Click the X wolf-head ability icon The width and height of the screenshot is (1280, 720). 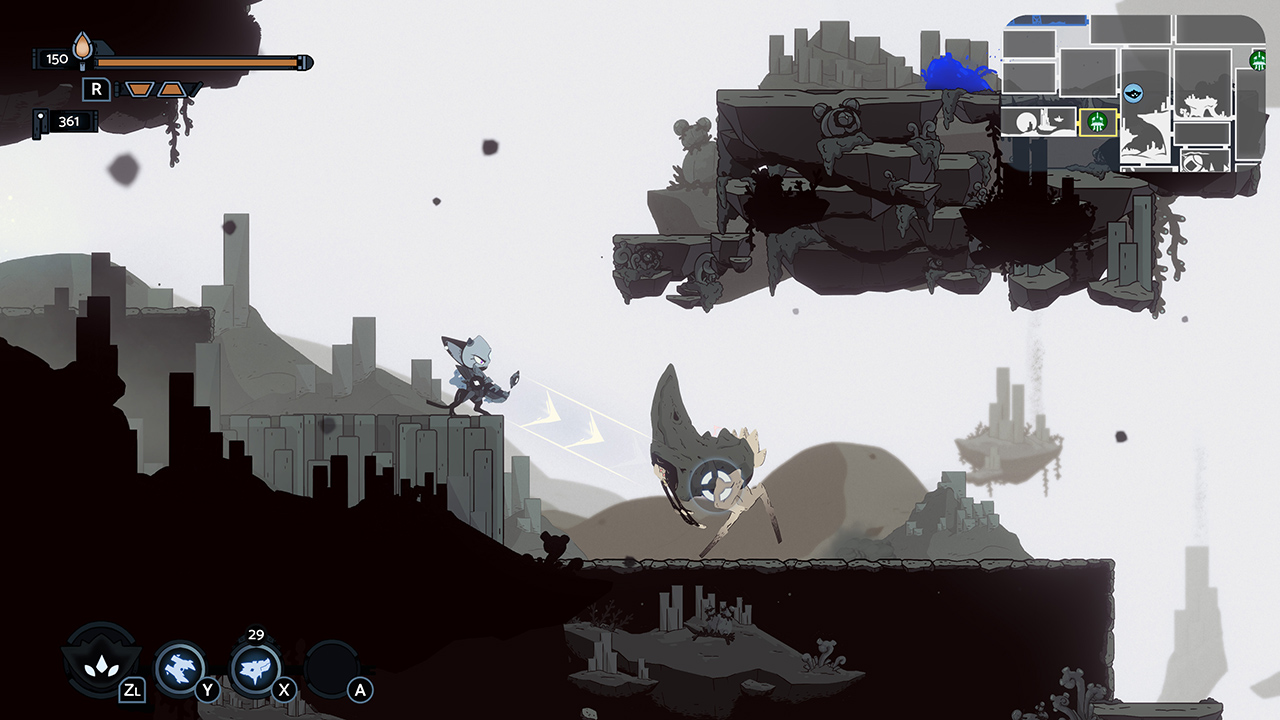(x=257, y=668)
